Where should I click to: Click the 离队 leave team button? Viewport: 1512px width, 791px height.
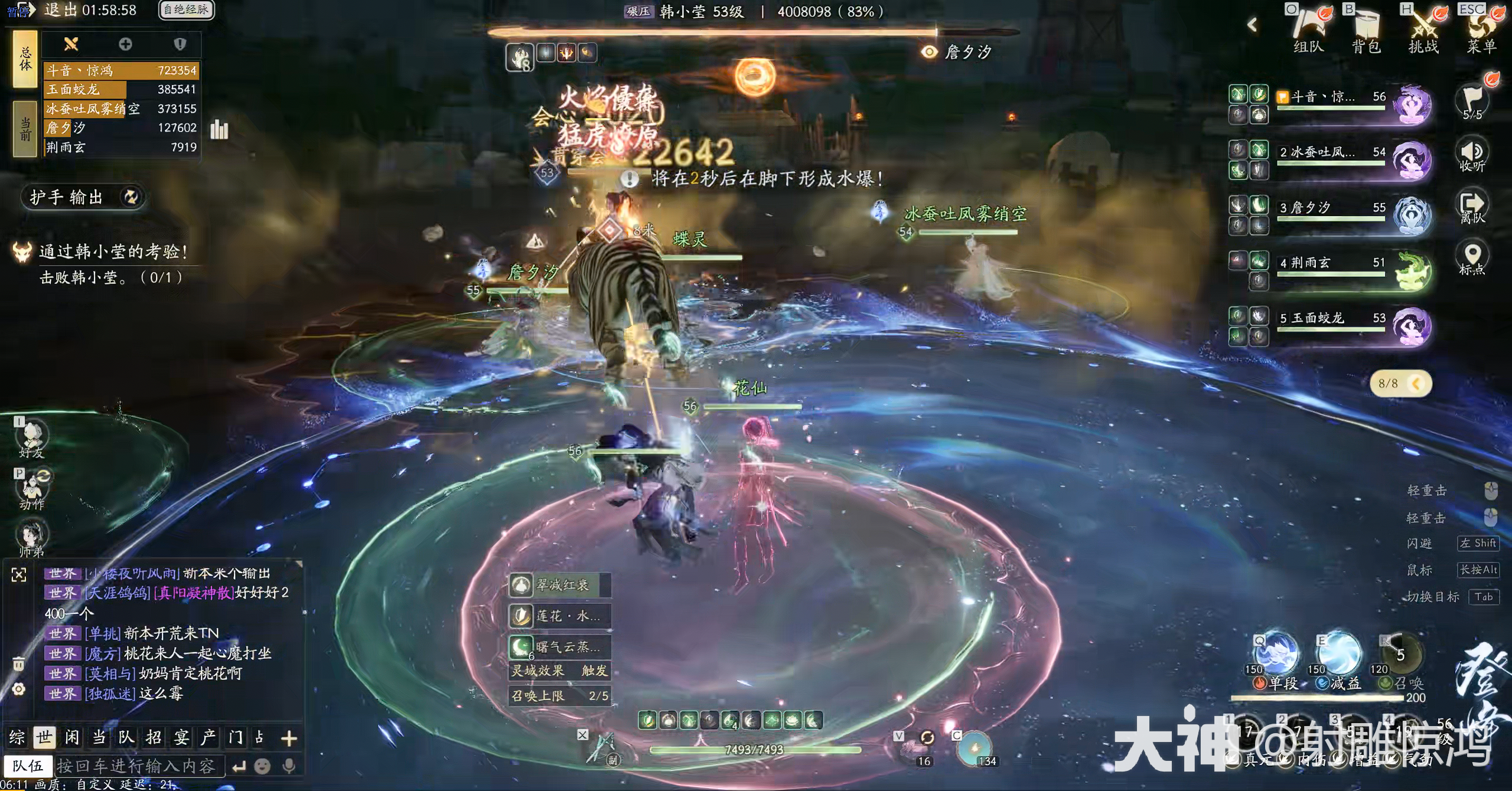pos(1472,207)
